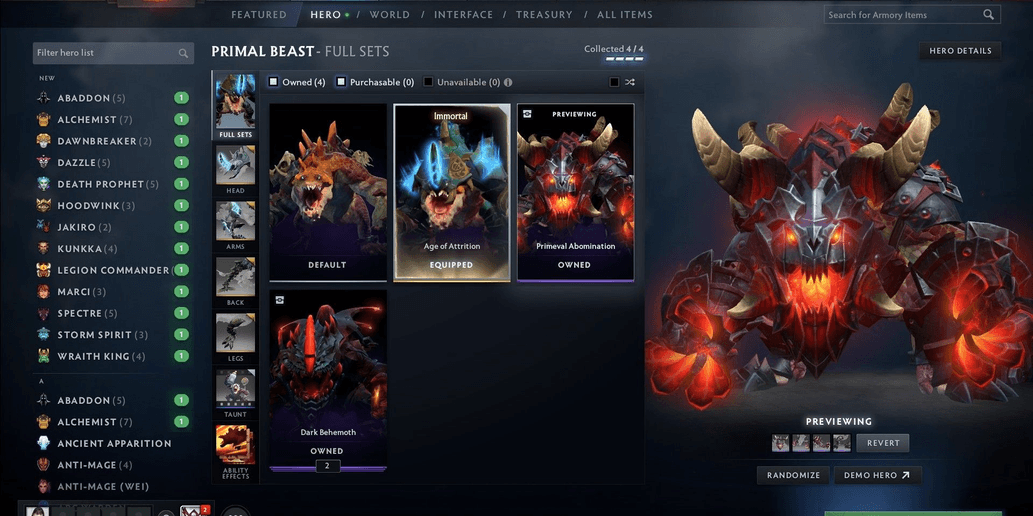Select Ancient Apparition in the hero list
Image resolution: width=1033 pixels, height=516 pixels.
point(114,443)
